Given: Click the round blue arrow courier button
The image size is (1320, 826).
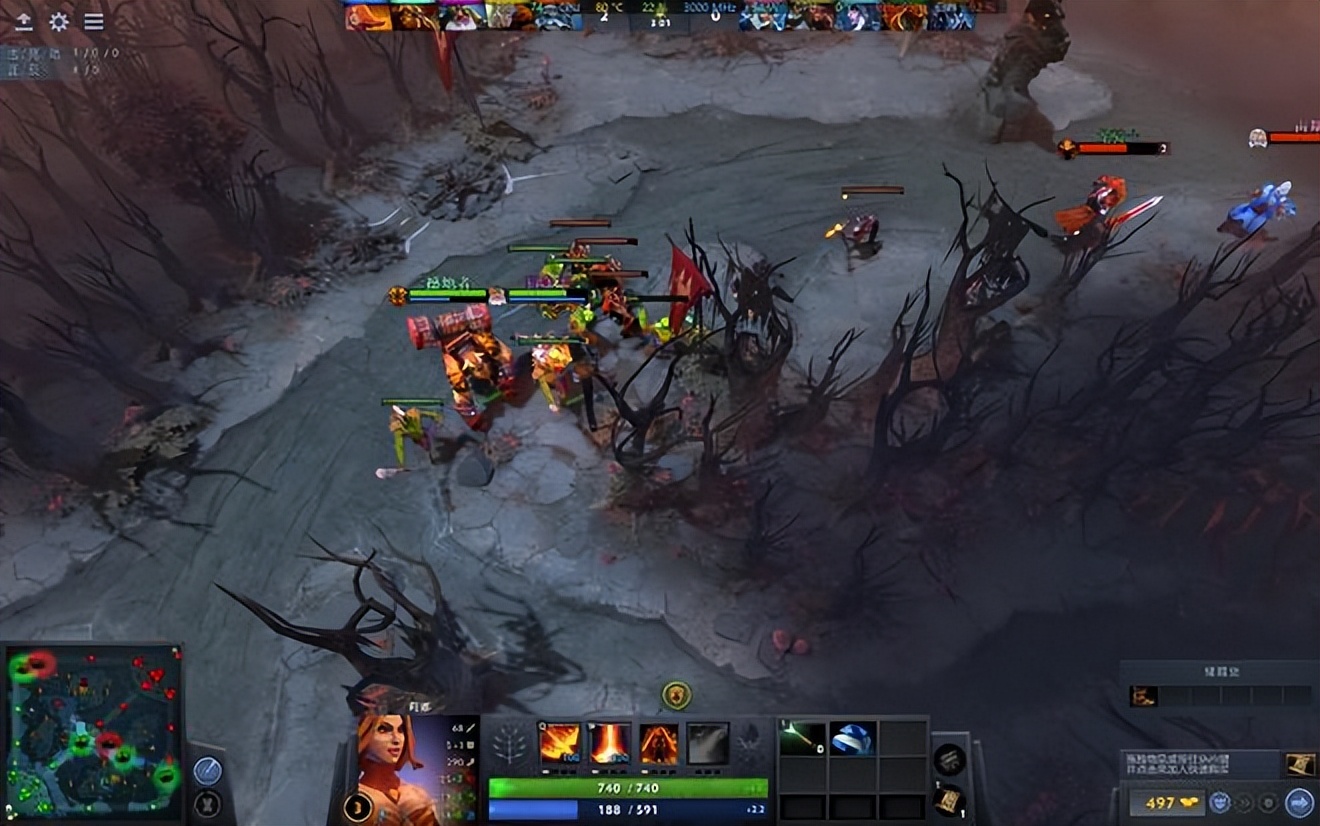Looking at the screenshot, I should point(1298,802).
